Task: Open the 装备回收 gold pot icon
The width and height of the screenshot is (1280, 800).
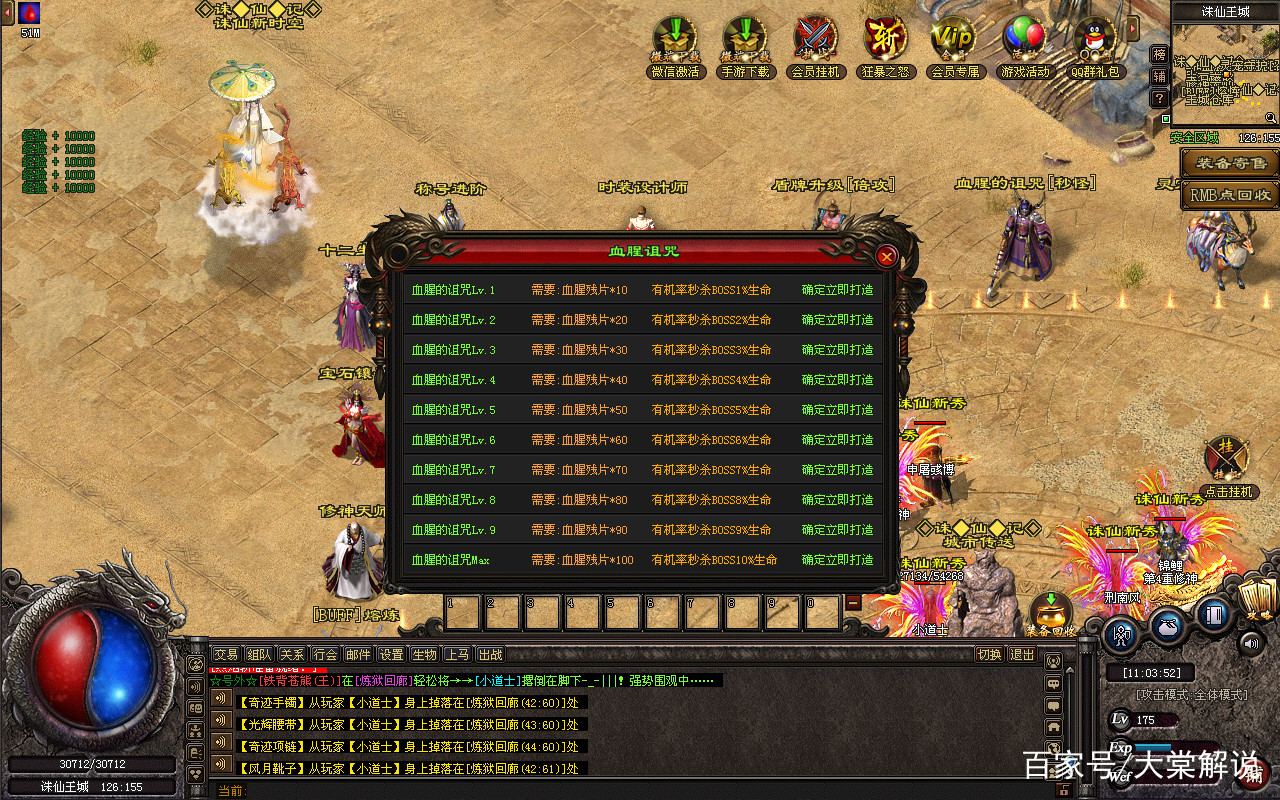Action: point(1050,612)
